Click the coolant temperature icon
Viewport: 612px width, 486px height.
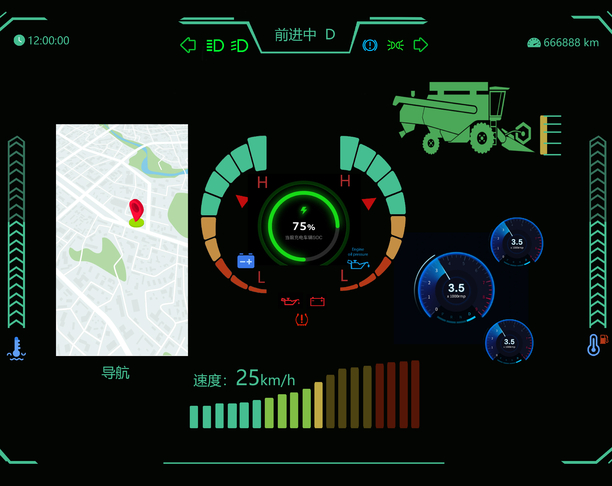(16, 348)
